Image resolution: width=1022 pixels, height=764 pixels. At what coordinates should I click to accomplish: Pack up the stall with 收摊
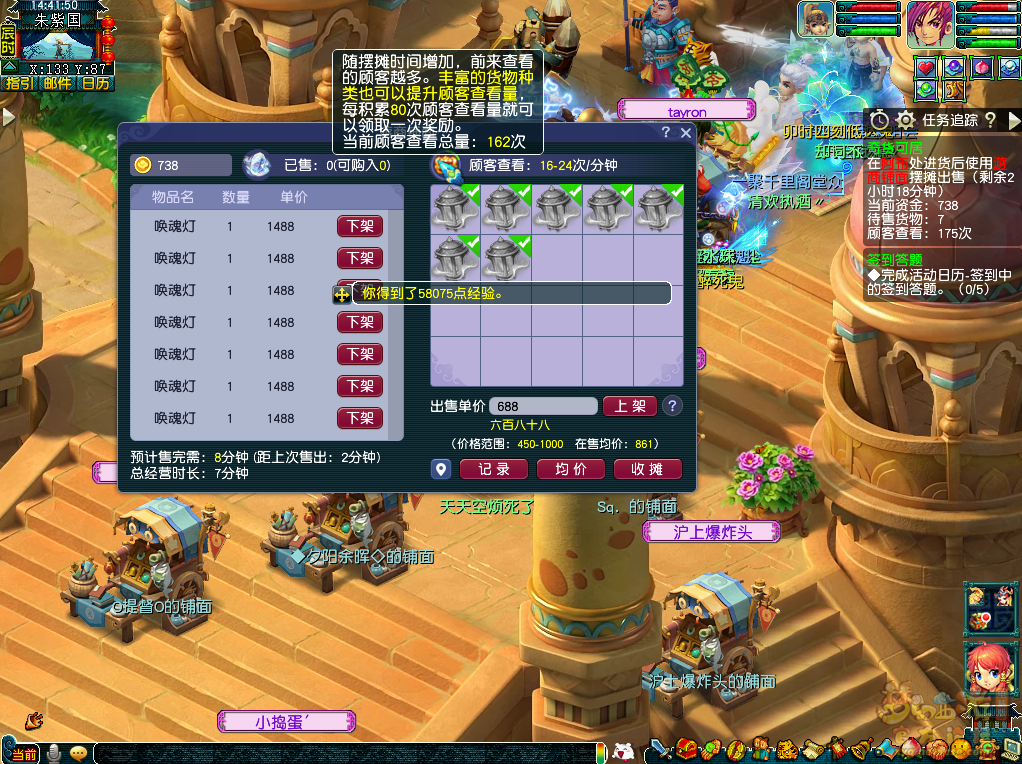[648, 469]
